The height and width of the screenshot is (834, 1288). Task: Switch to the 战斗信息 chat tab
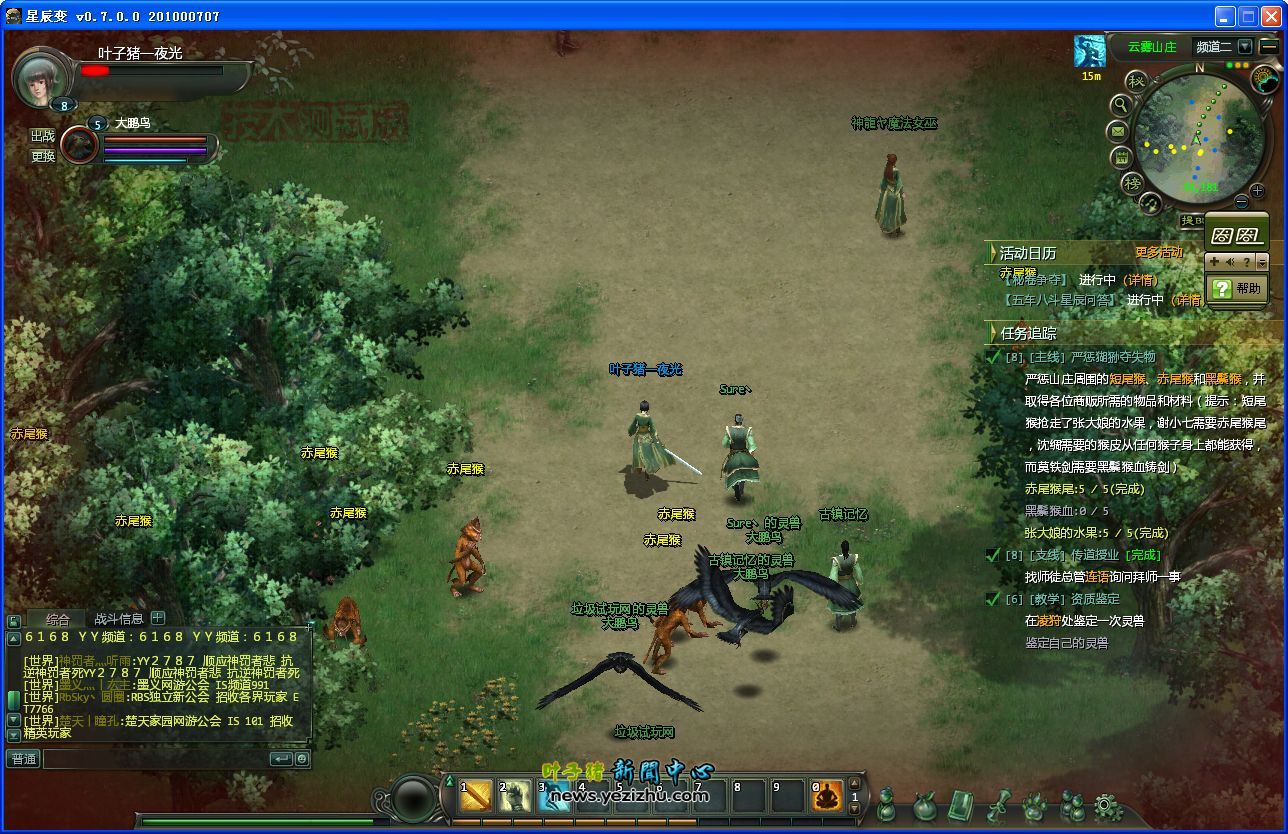pyautogui.click(x=118, y=619)
